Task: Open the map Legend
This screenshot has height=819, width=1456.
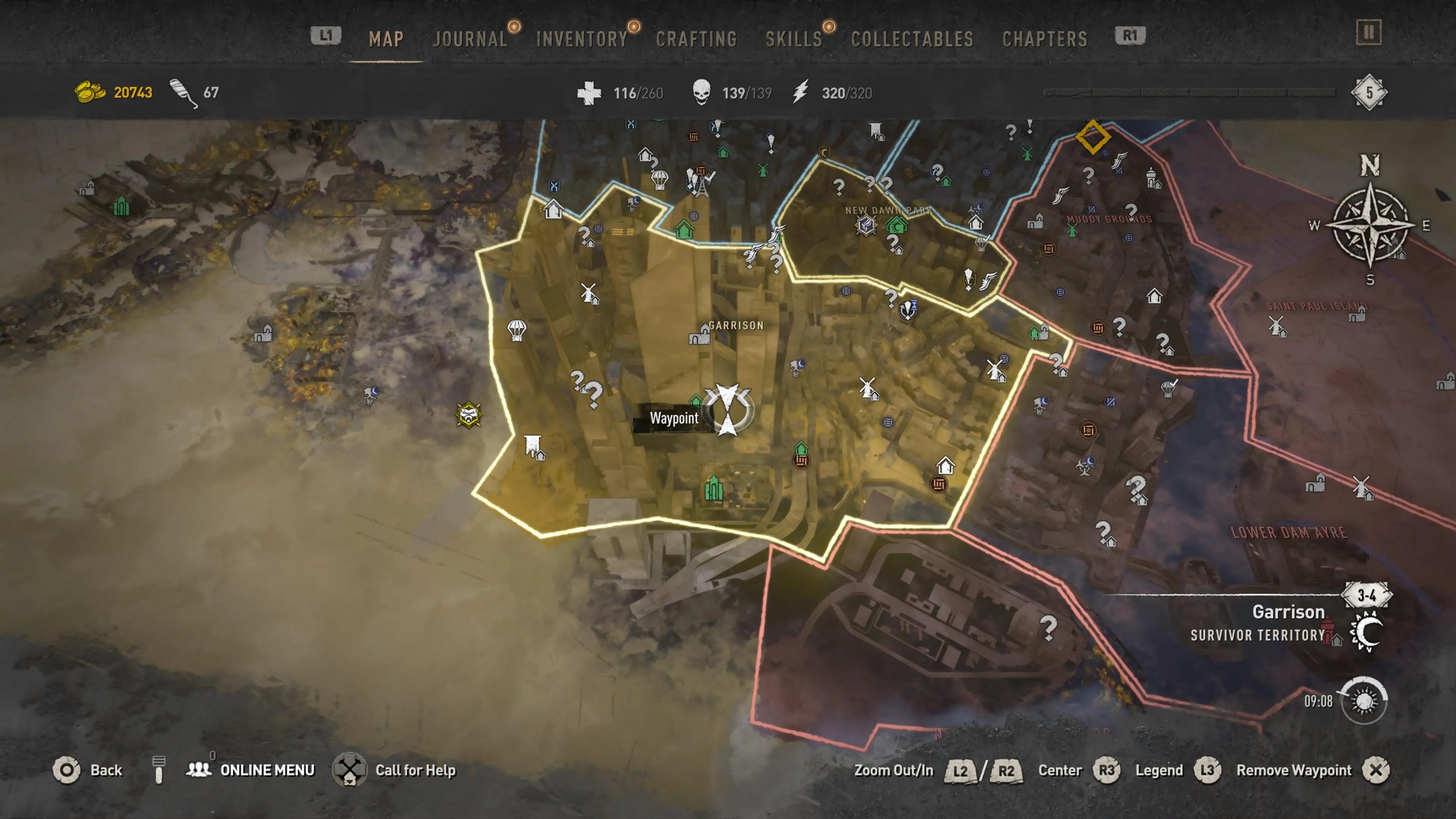Action: click(x=1159, y=770)
